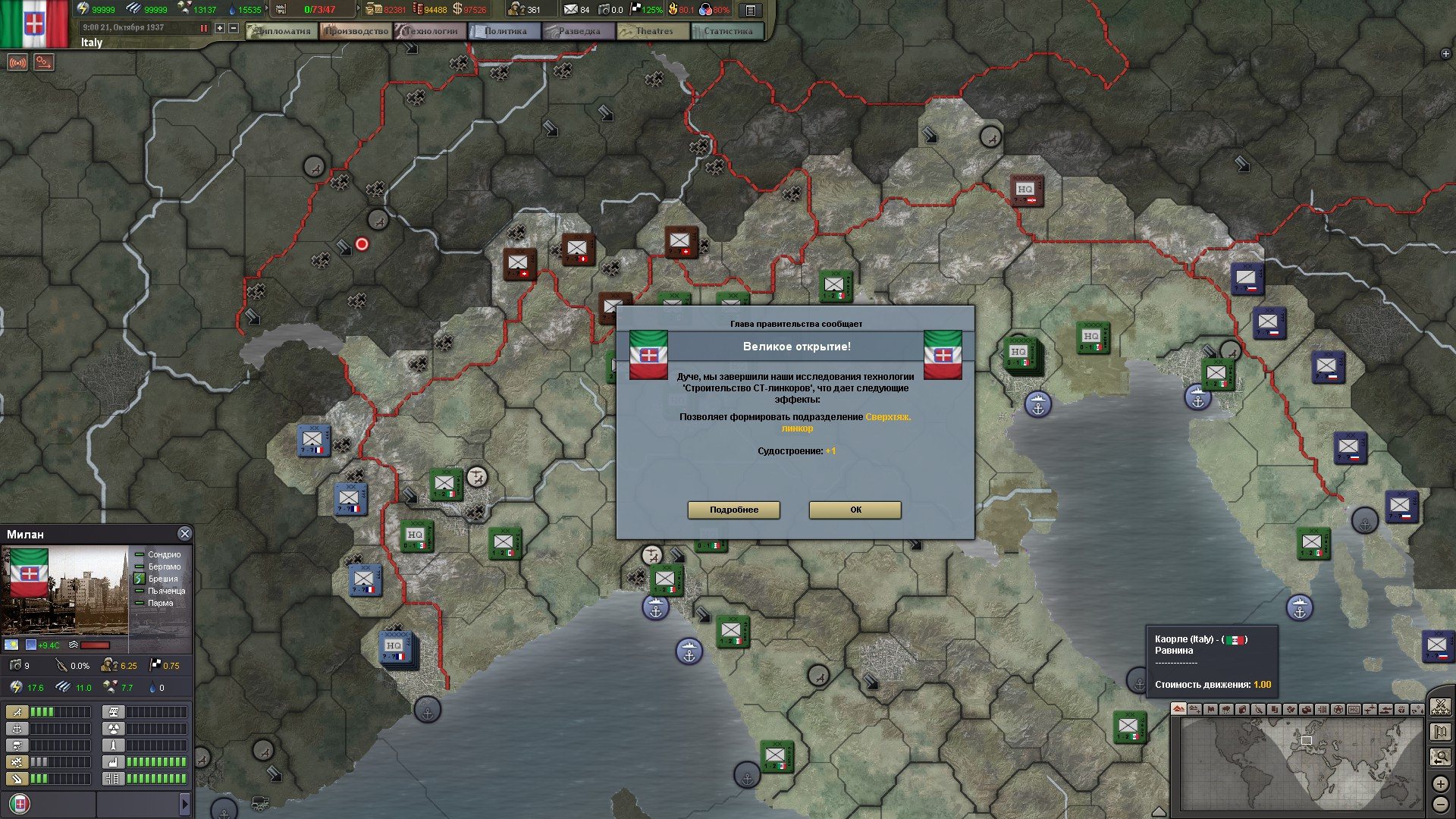Go to the Политика (Politics) tab

[x=504, y=31]
